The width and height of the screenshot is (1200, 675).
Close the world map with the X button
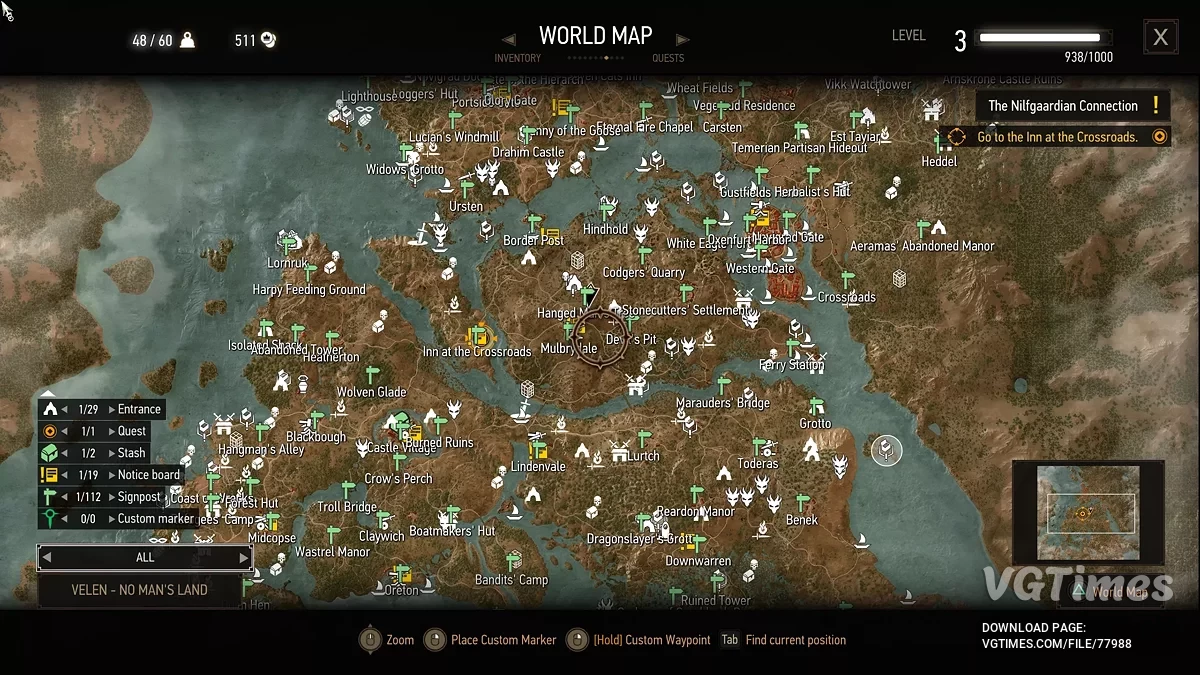[x=1160, y=38]
